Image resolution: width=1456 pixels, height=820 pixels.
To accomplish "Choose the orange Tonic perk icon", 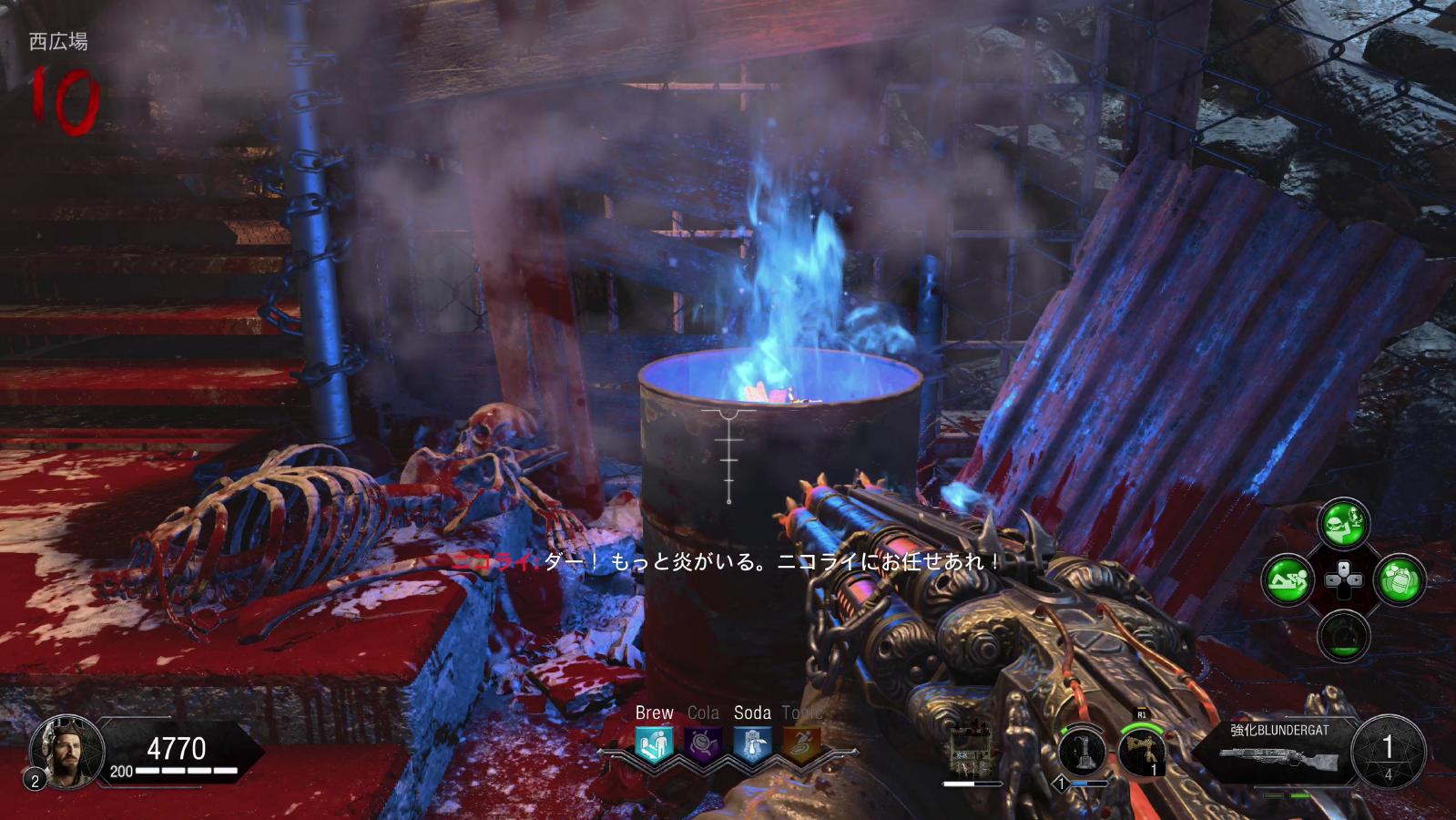I will coord(801,745).
